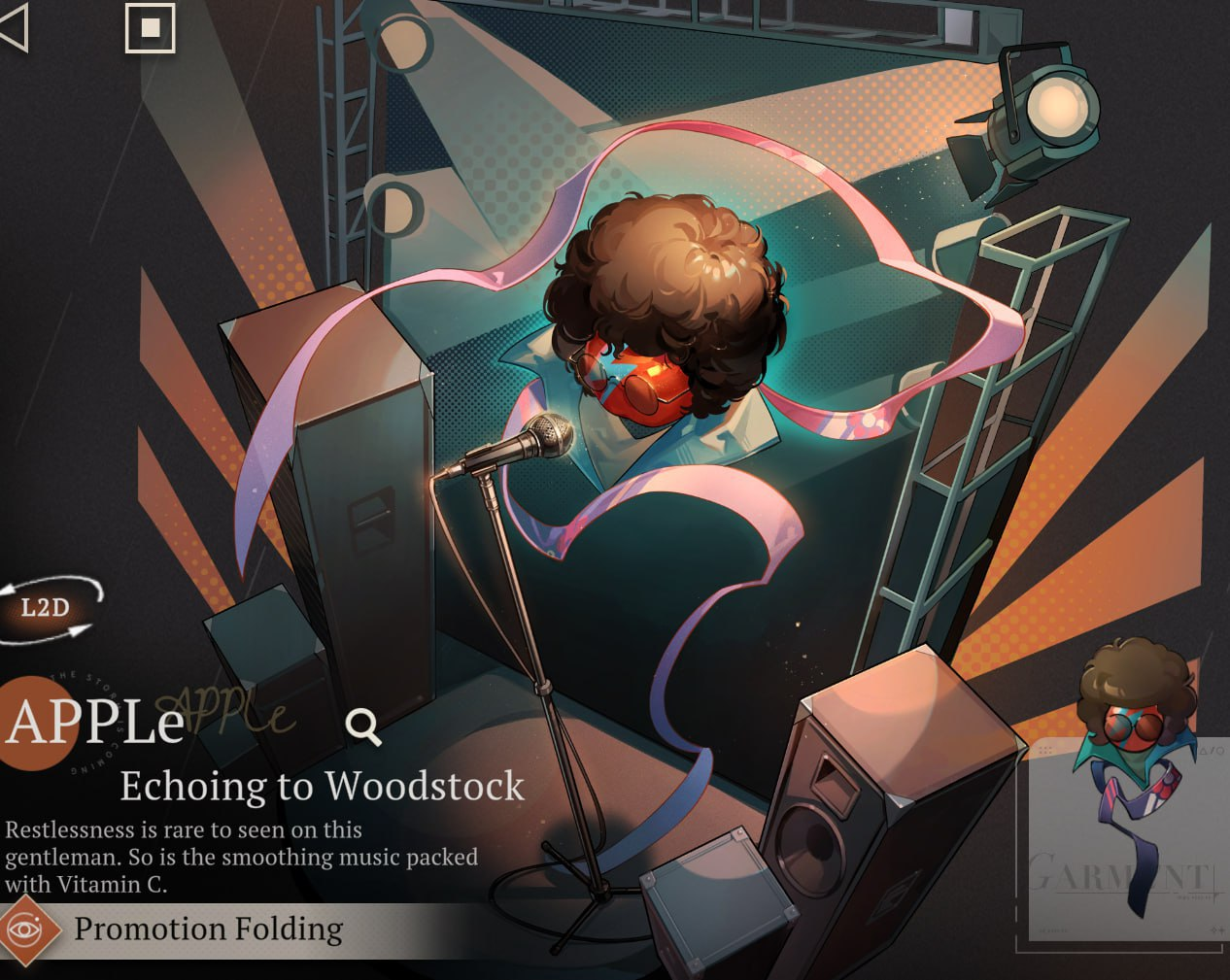The width and height of the screenshot is (1230, 980).
Task: Toggle the L2D animation mode
Action: pos(47,608)
